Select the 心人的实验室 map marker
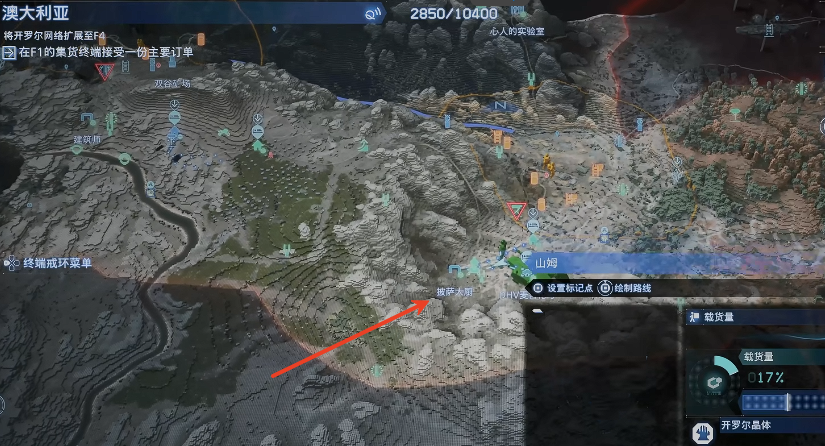 click(512, 32)
